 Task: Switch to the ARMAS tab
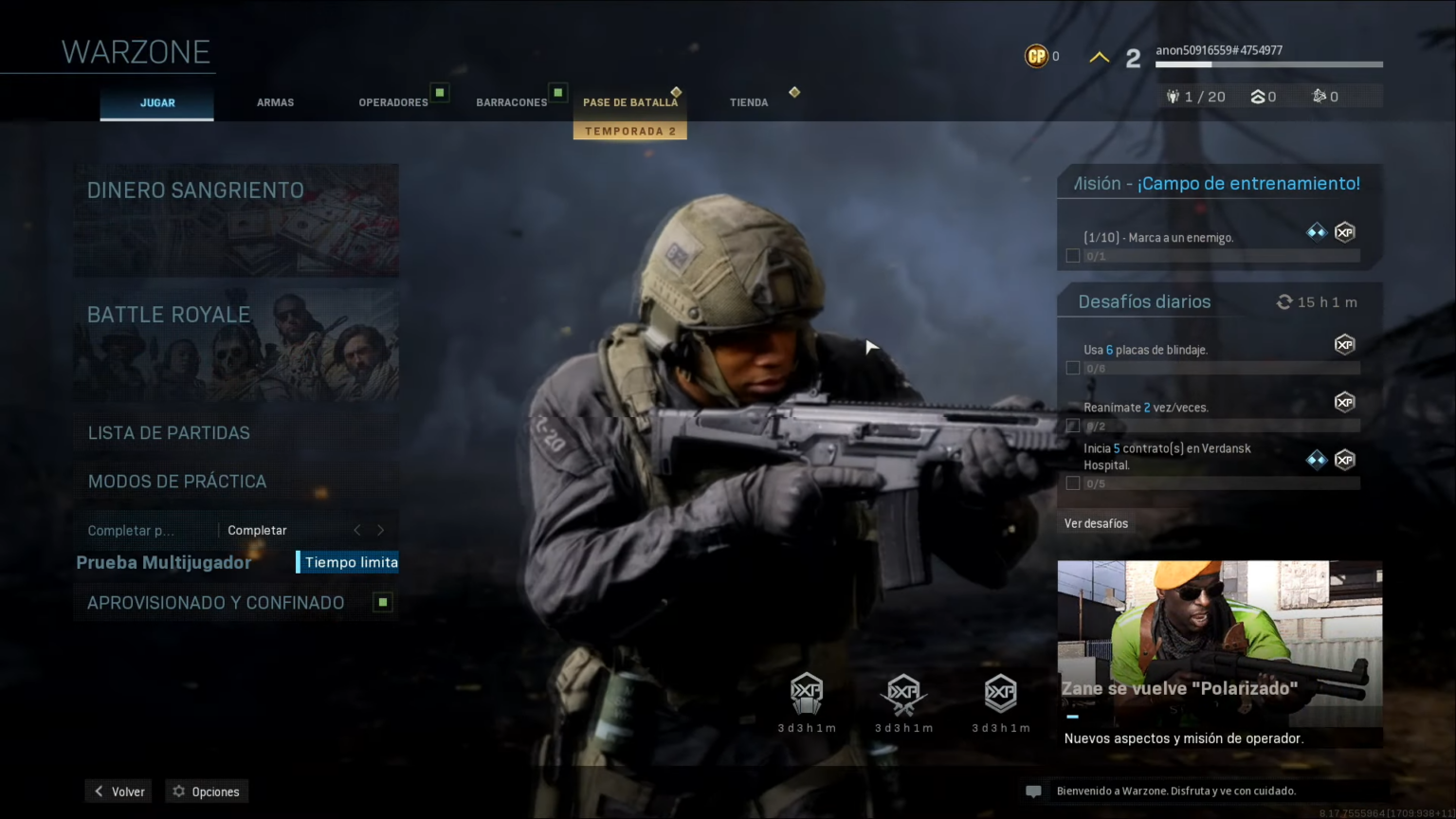[x=275, y=102]
